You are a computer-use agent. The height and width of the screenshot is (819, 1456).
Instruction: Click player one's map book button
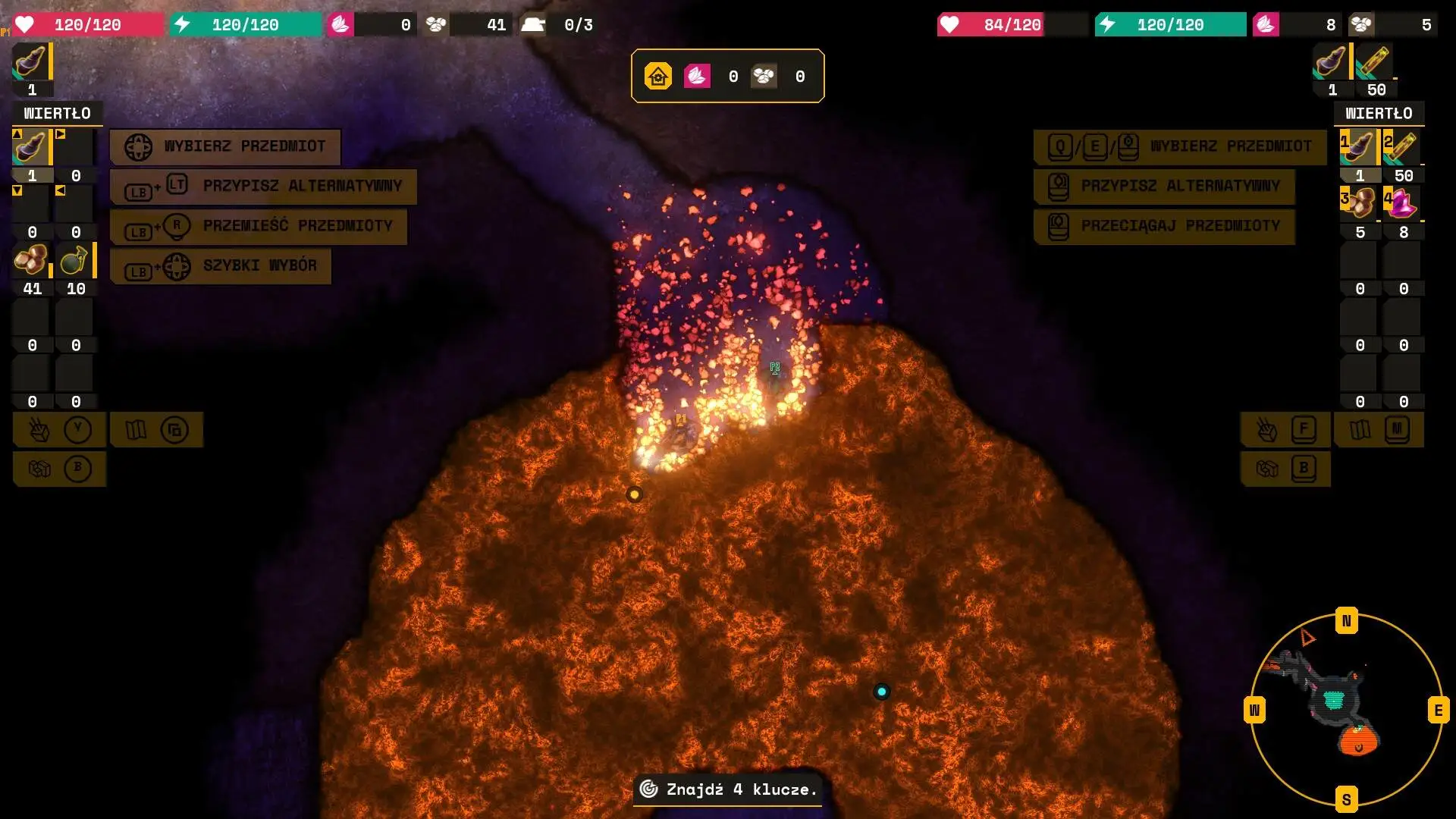(x=156, y=430)
